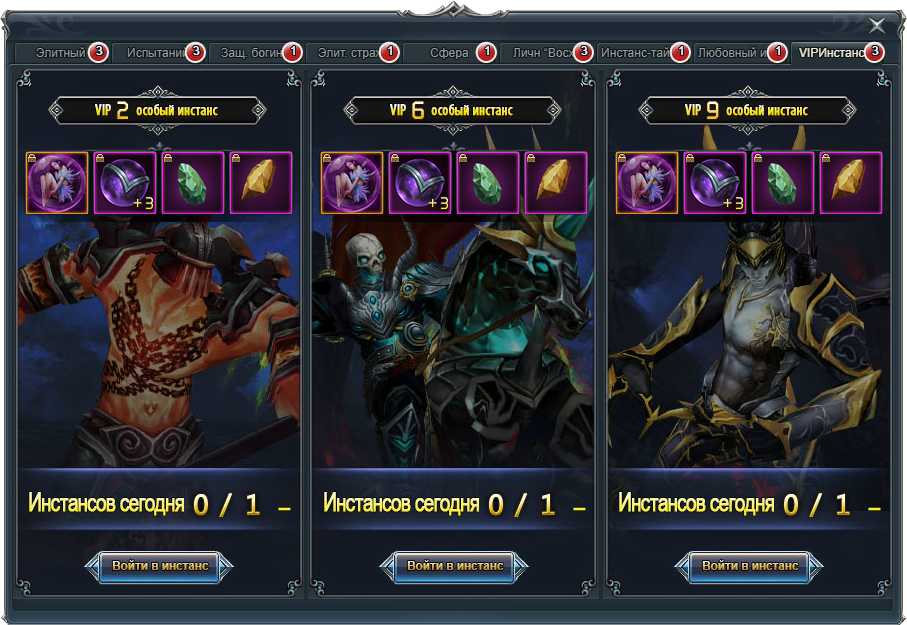
Task: Inspect the purple orb +3 reward in VIP 6
Action: pyautogui.click(x=420, y=183)
